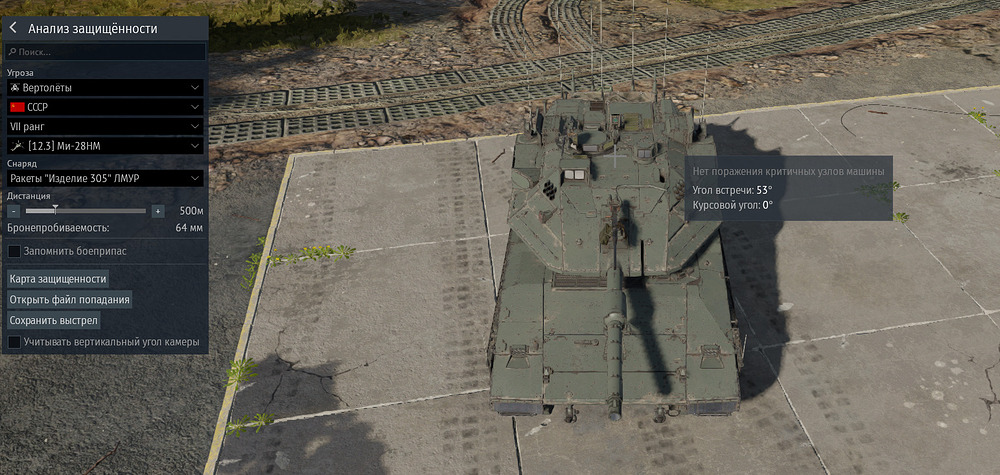The width and height of the screenshot is (1000, 475).
Task: Decrease distance with the minus button
Action: 14,211
